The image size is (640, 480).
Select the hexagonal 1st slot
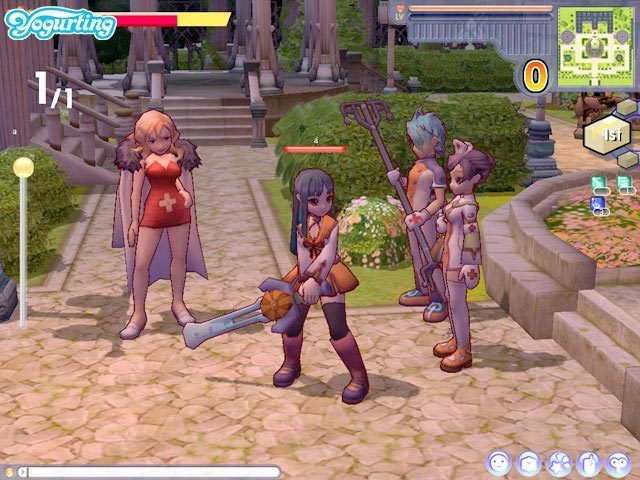(608, 134)
